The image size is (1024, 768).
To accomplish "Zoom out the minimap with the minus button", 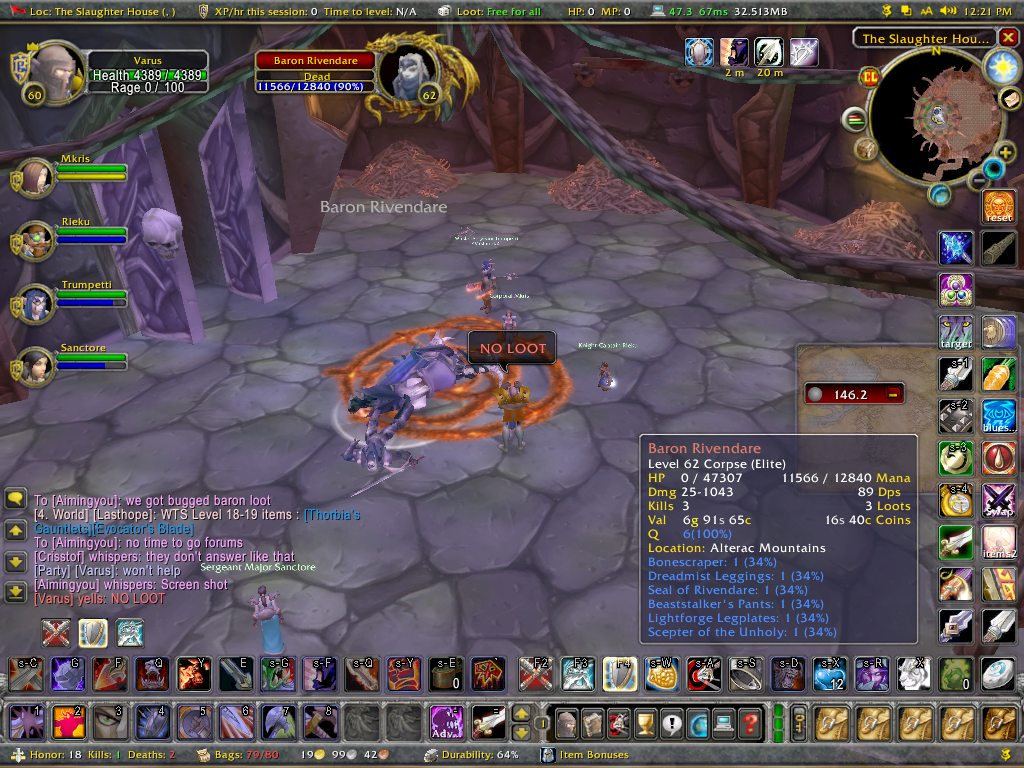I will [979, 181].
